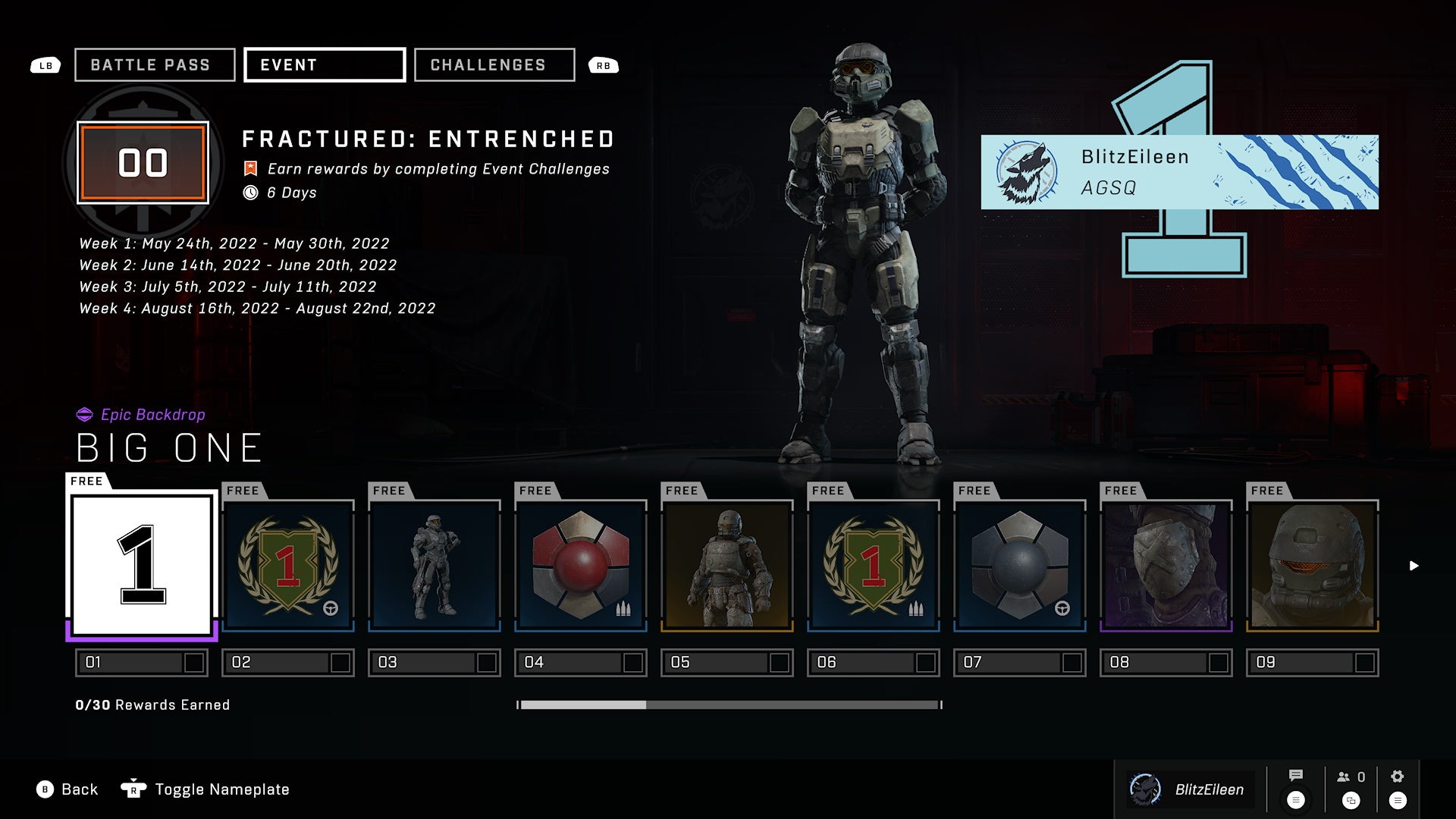The height and width of the screenshot is (819, 1456).
Task: Show the next page of rewards arrow
Action: 1414,566
